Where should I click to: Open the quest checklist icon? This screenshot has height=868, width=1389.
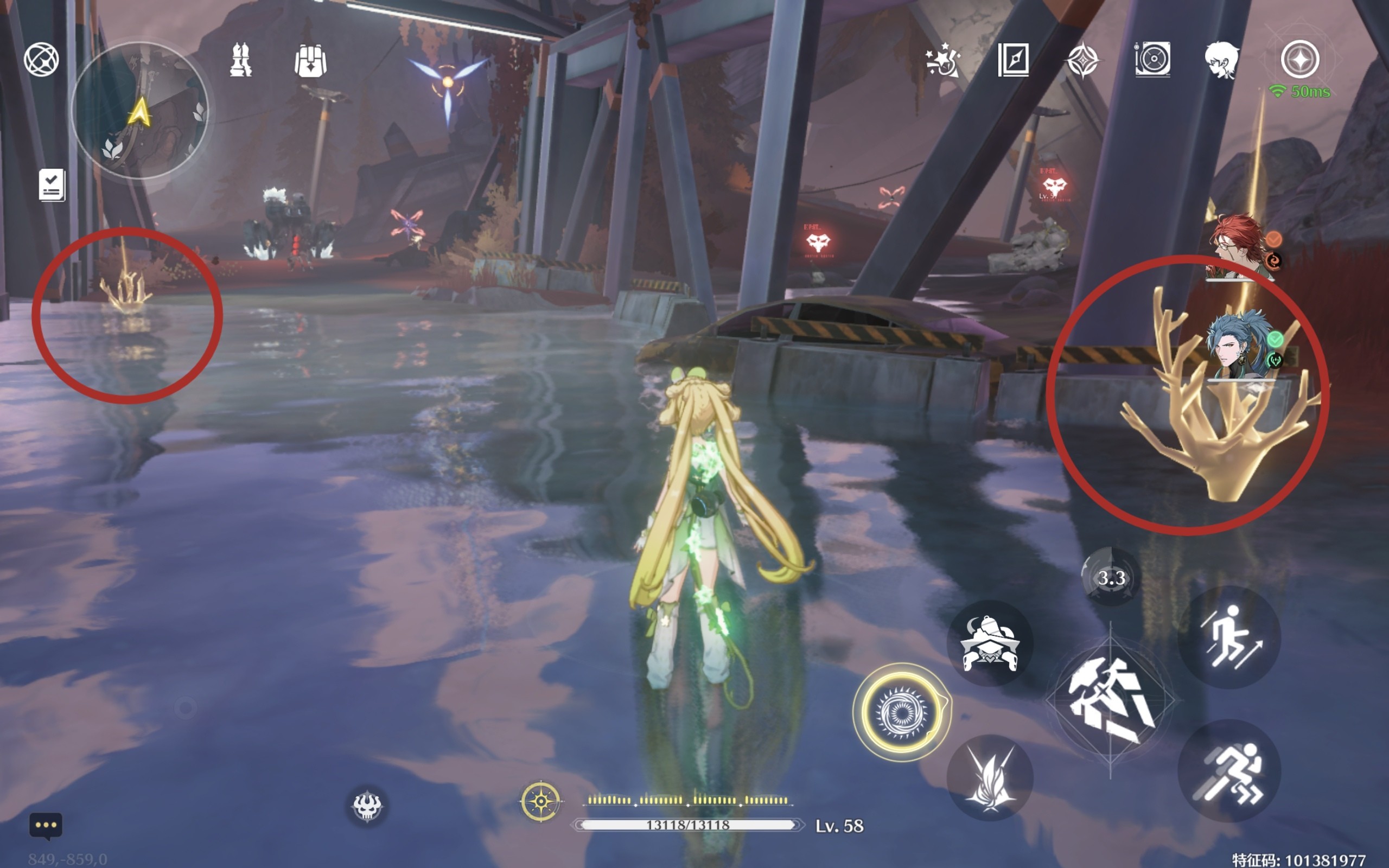[x=52, y=185]
